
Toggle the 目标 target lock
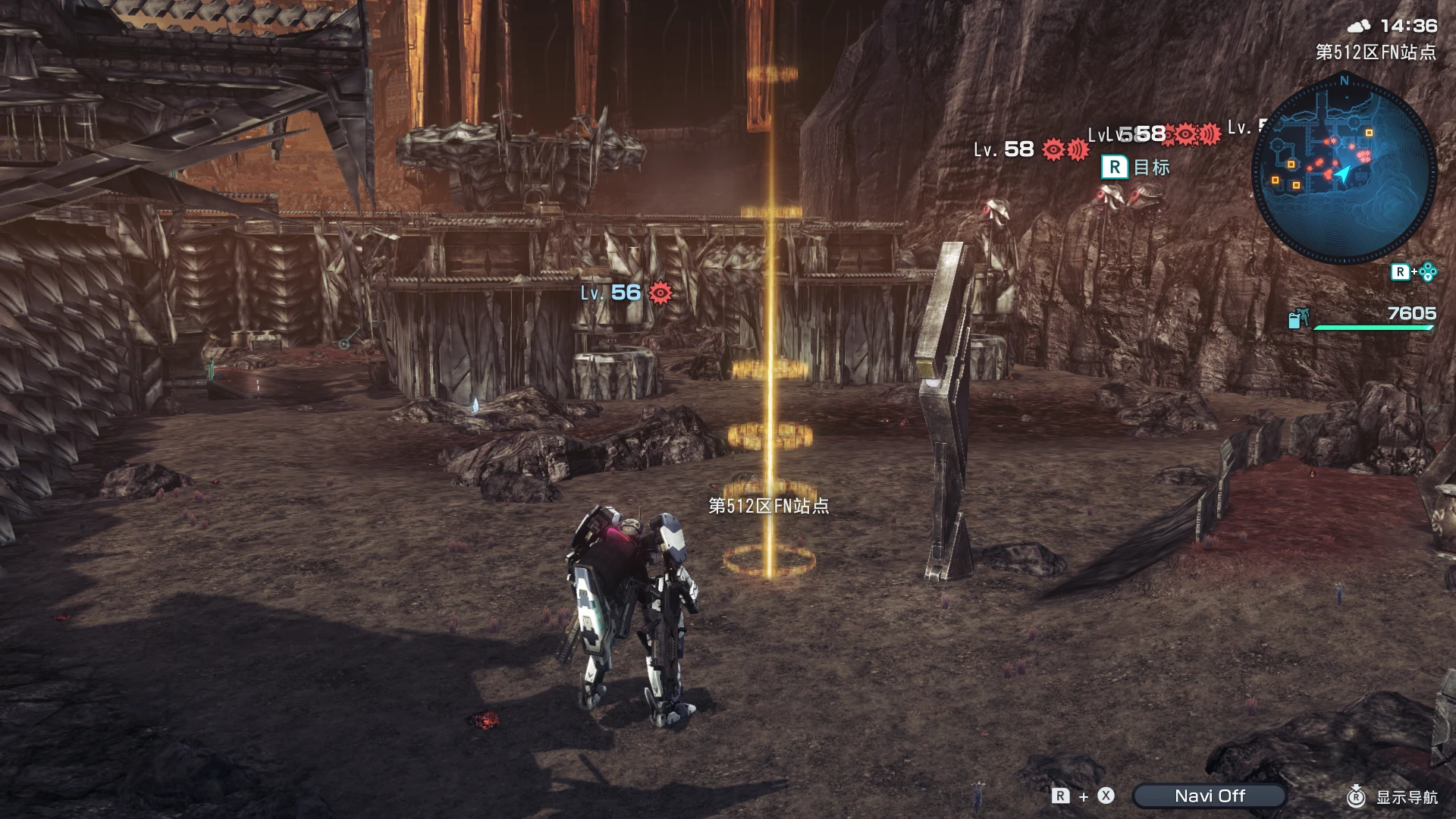coord(1150,168)
